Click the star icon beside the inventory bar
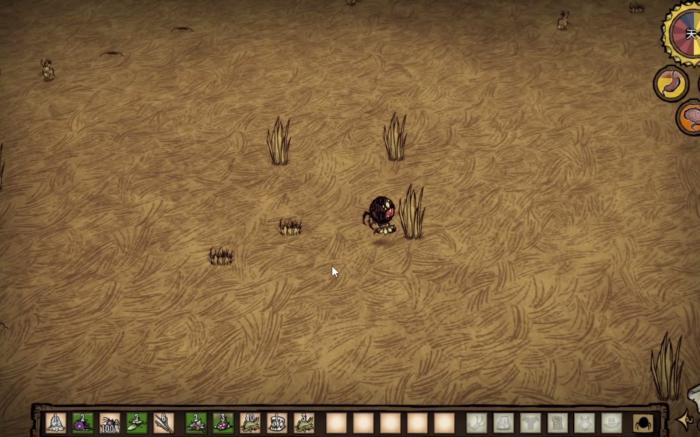Viewport: 700px width, 437px height. pyautogui.click(x=686, y=420)
